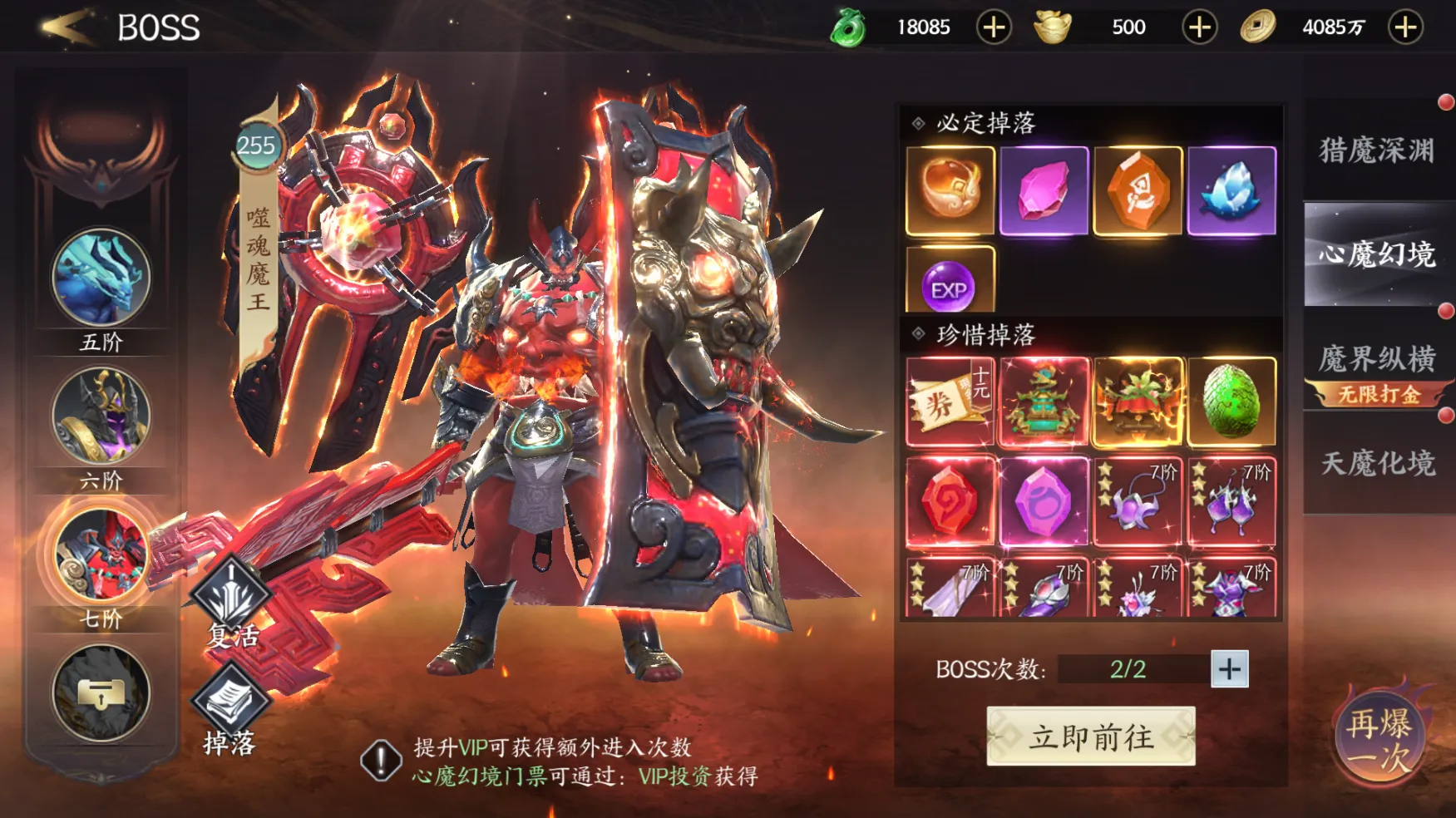This screenshot has width=1456, height=818.
Task: Click the green dragon egg thumbnail in 珍惜掉落
Action: 1231,400
